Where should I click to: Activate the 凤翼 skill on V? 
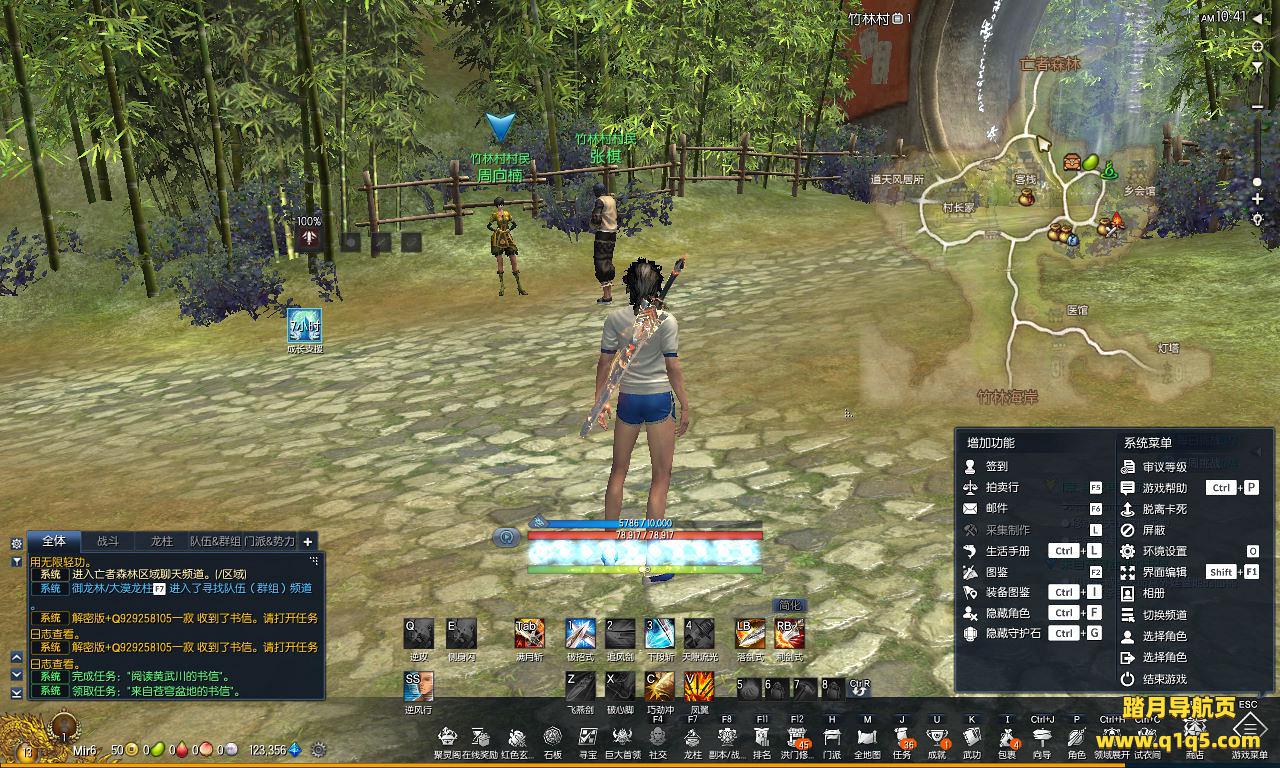tap(698, 686)
